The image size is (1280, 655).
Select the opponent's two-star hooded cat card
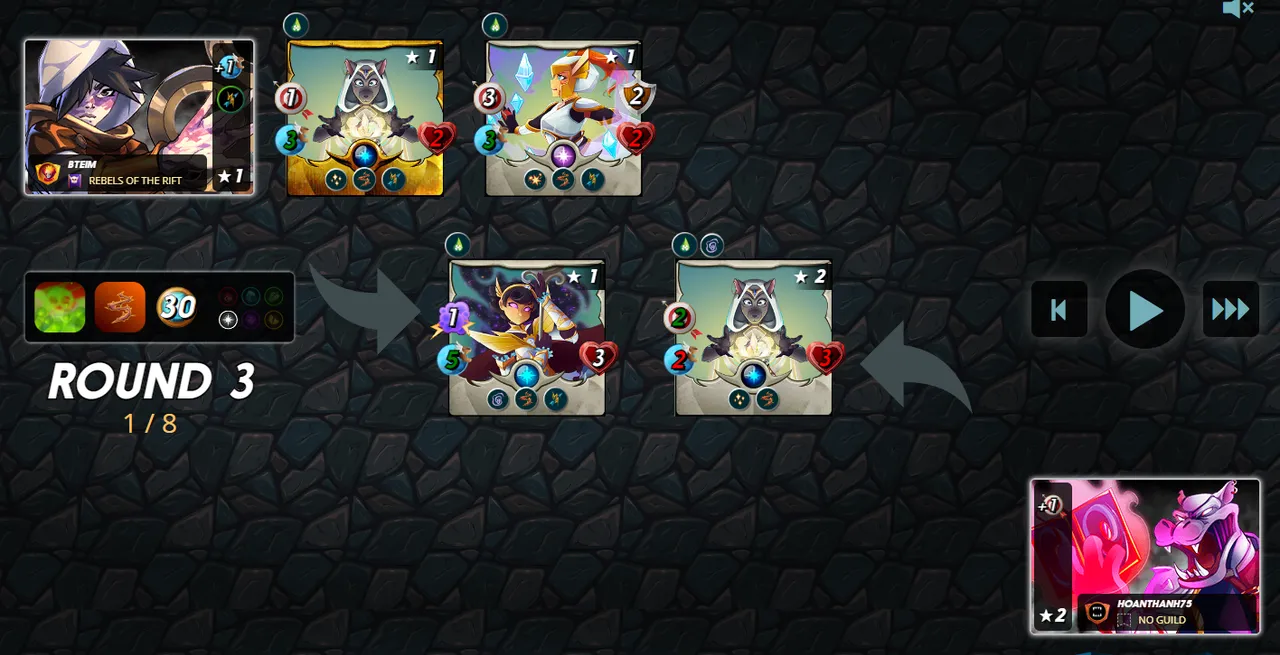point(753,338)
